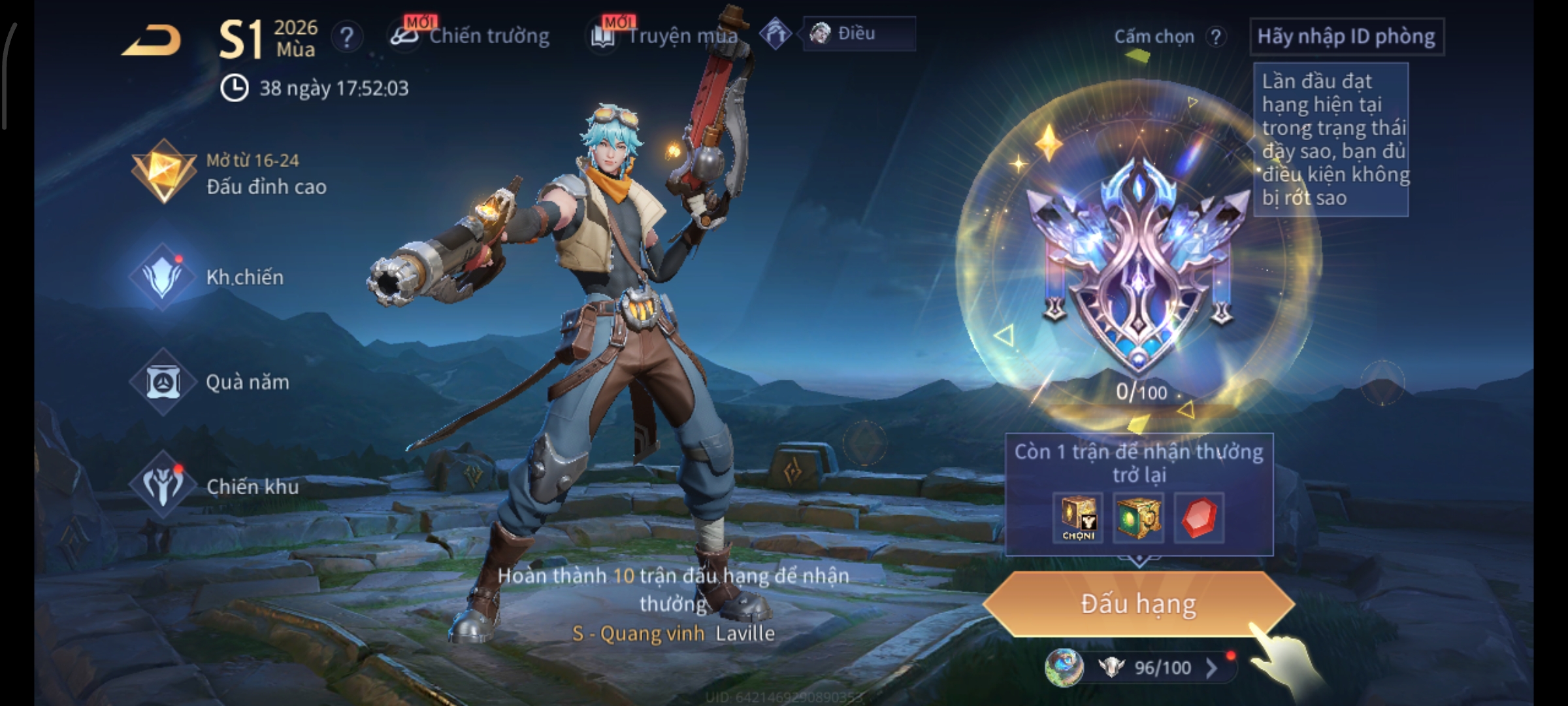View the green gem chest reward
The height and width of the screenshot is (706, 1568).
(x=1138, y=518)
